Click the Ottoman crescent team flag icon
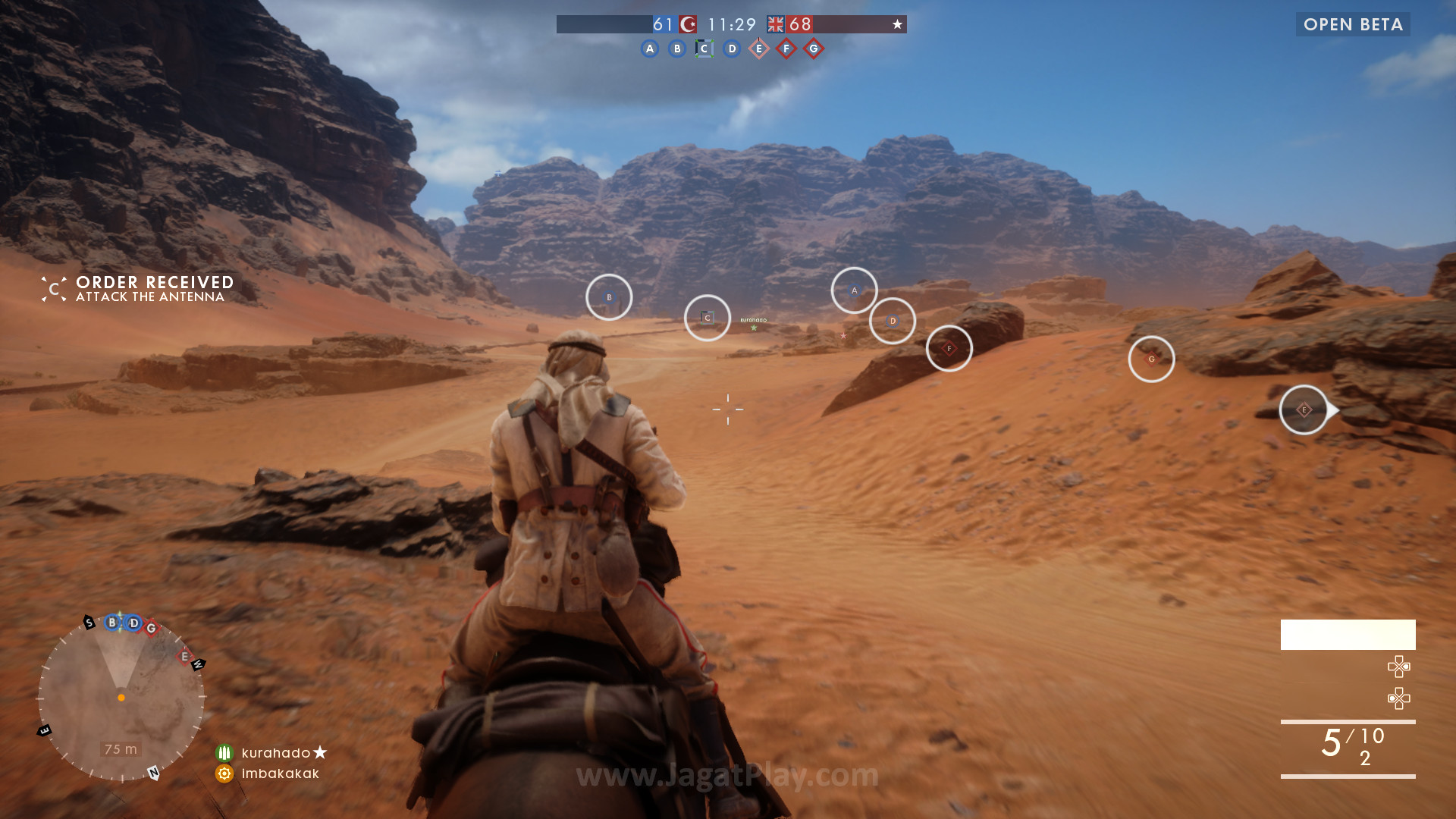Image resolution: width=1456 pixels, height=819 pixels. click(x=689, y=24)
